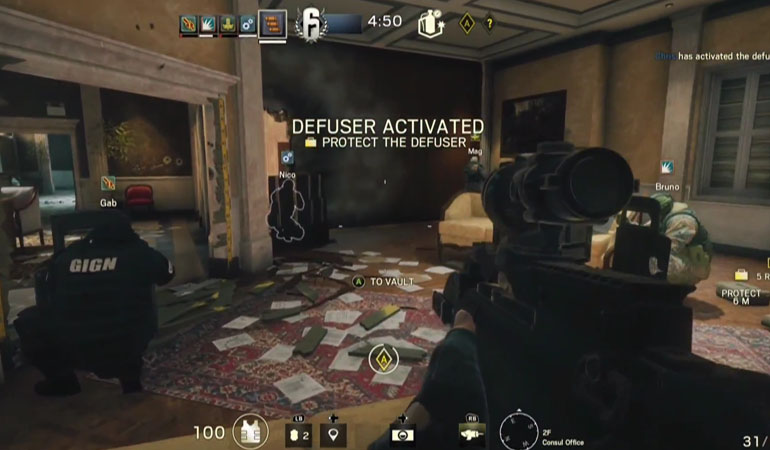Image resolution: width=770 pixels, height=450 pixels.
Task: Select the highlighted operator portrait in team bar
Action: click(272, 22)
